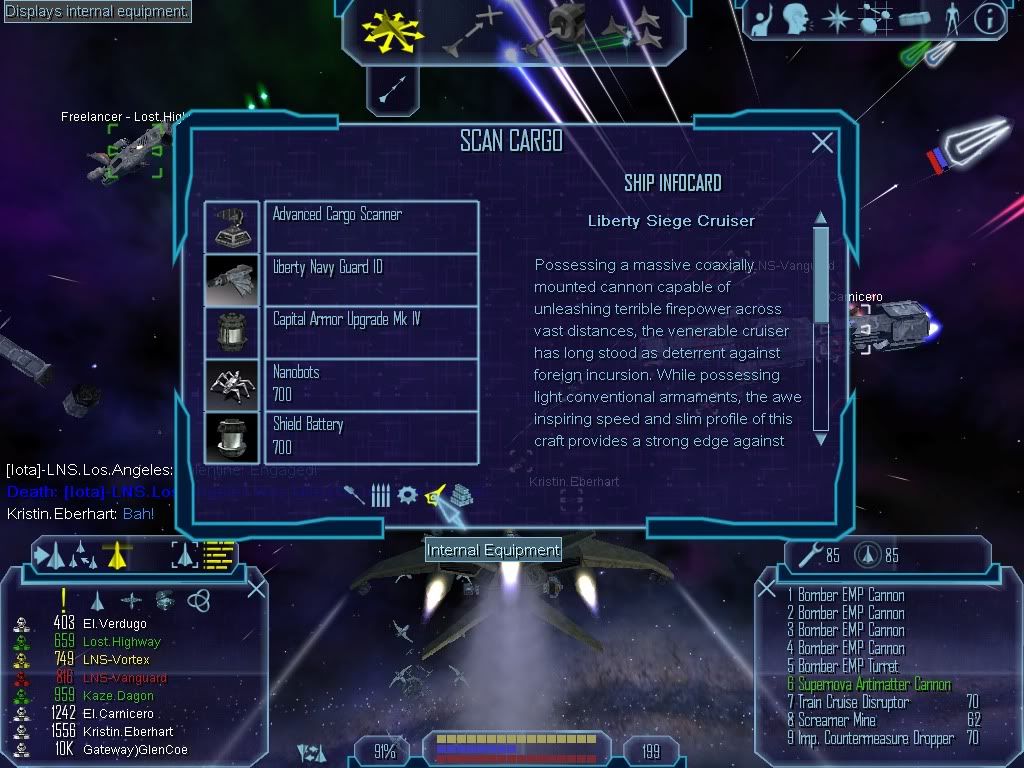Select Capital Armor Upgrade Mk IV row

click(371, 332)
